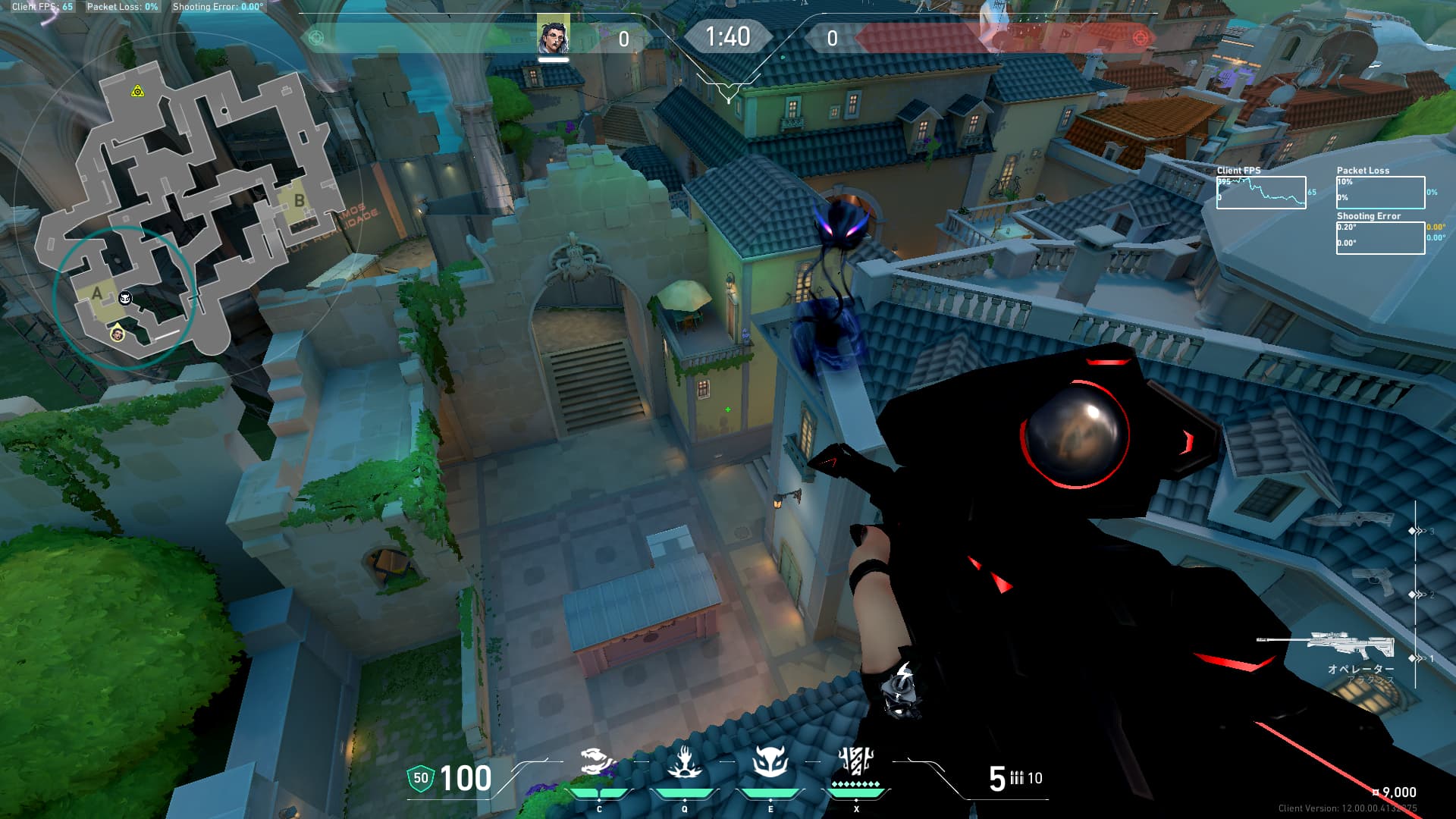Use the Haunt ability icon

pos(770,762)
